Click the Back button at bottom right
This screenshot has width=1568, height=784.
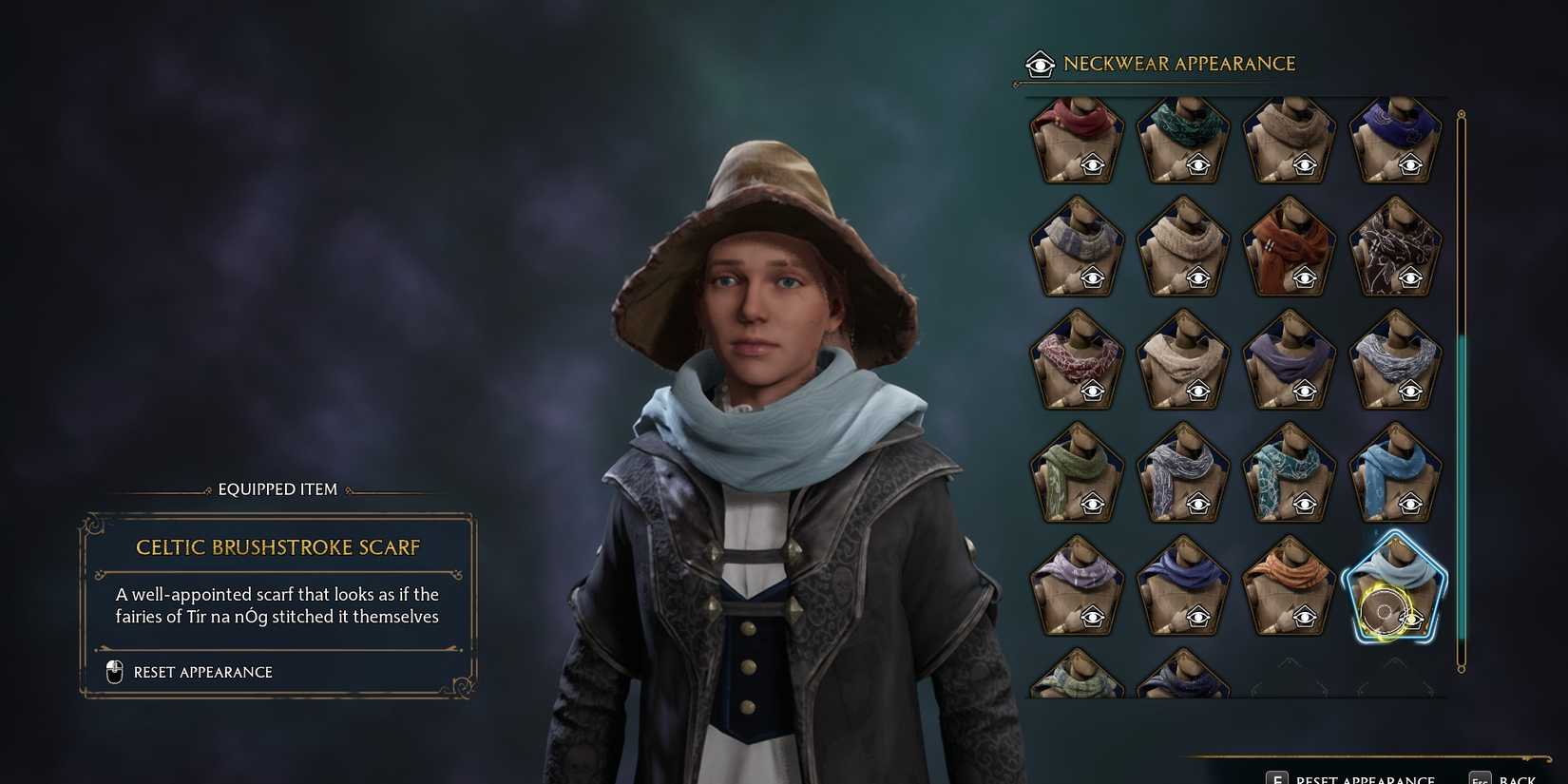[x=1516, y=778]
